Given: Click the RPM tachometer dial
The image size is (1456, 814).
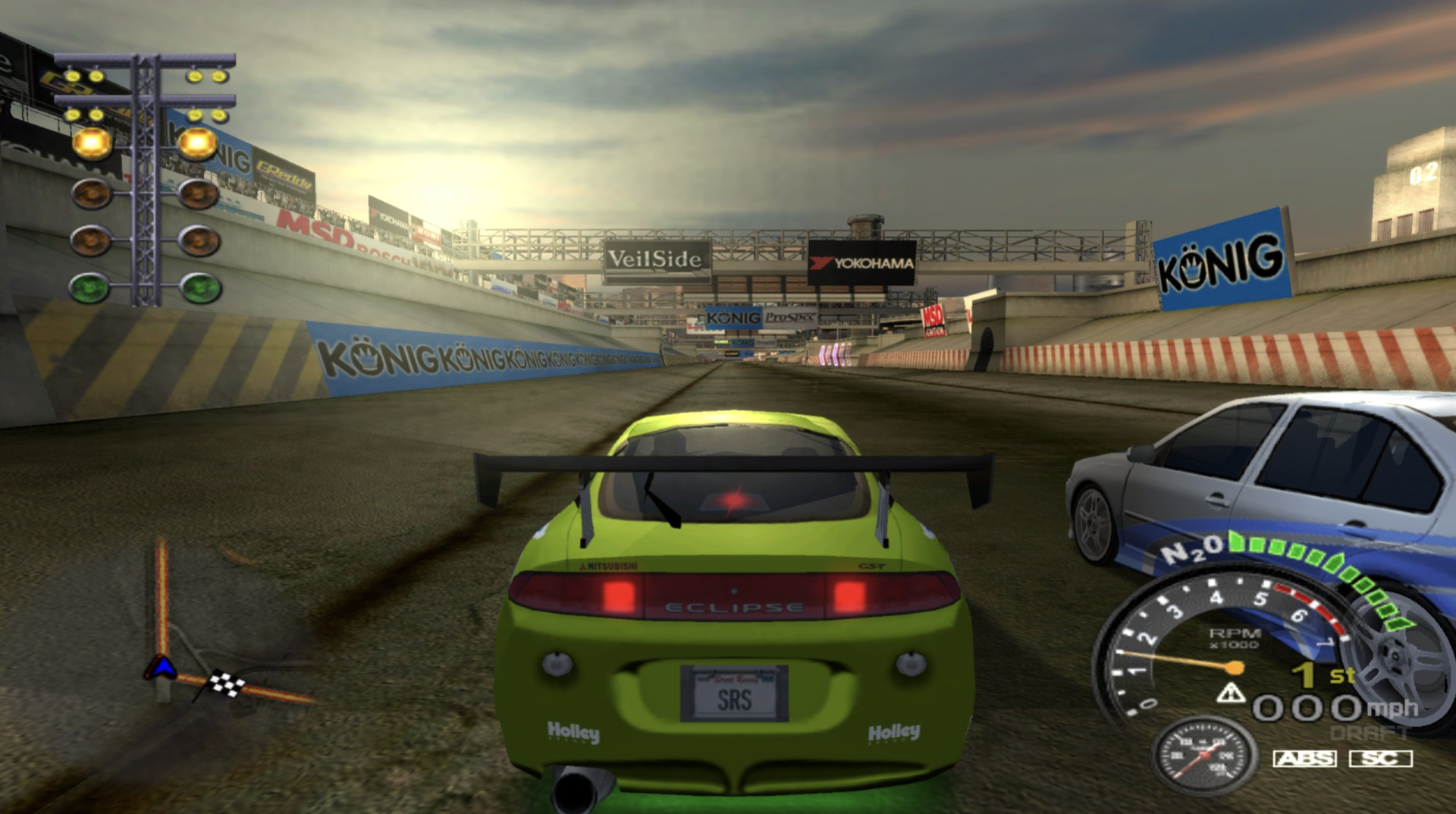Looking at the screenshot, I should coord(1213,645).
